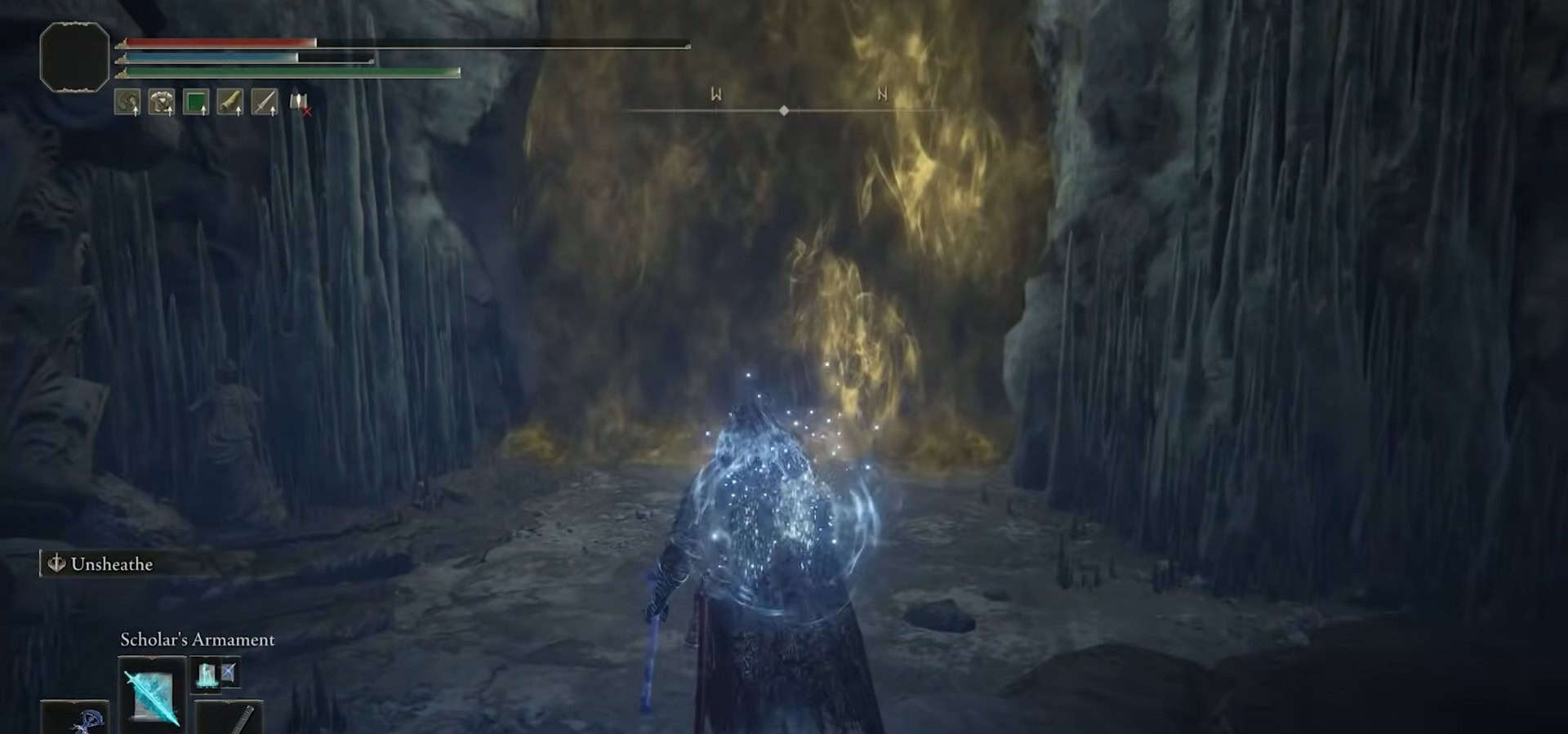Click the horn-shaped buff status icon
Viewport: 1568px width, 734px height.
pos(230,102)
